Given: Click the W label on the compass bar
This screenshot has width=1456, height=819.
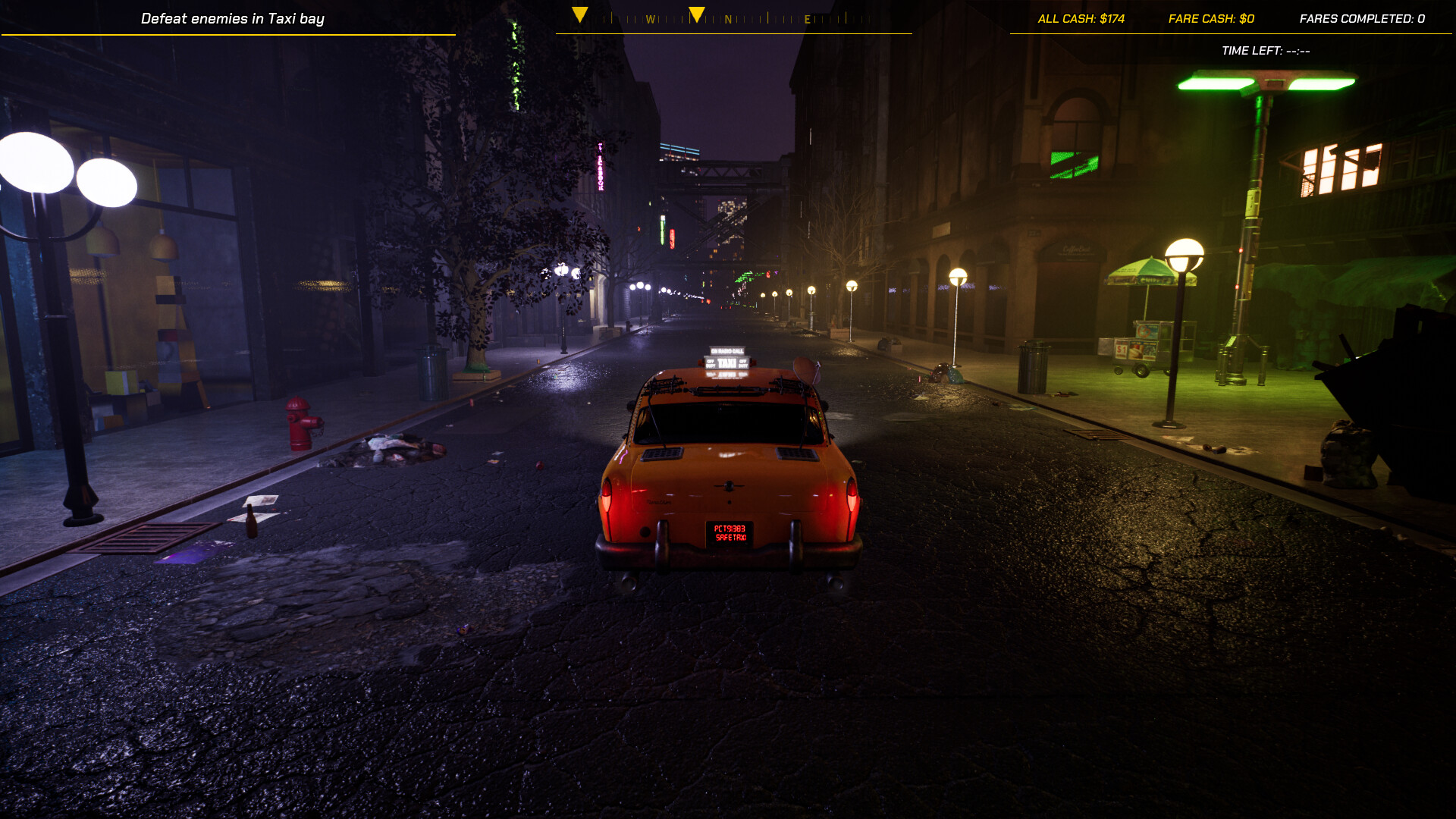Looking at the screenshot, I should coord(652,18).
